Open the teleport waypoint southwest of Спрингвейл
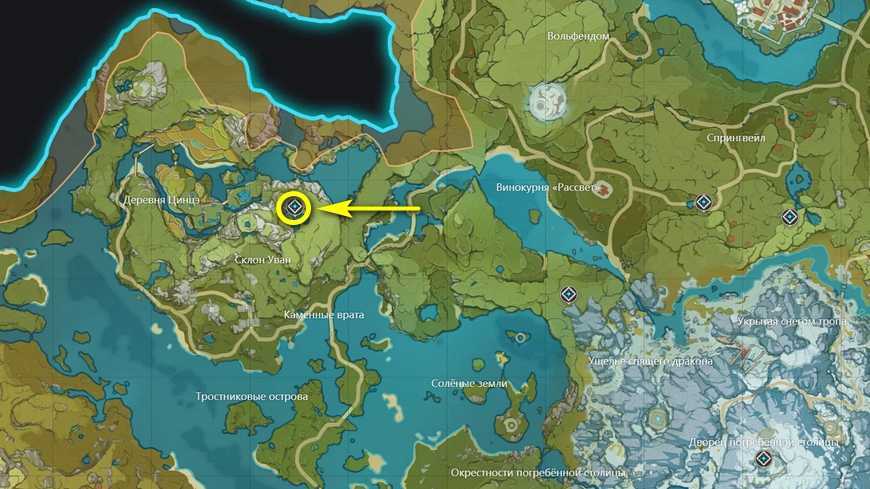This screenshot has height=489, width=870. point(704,203)
